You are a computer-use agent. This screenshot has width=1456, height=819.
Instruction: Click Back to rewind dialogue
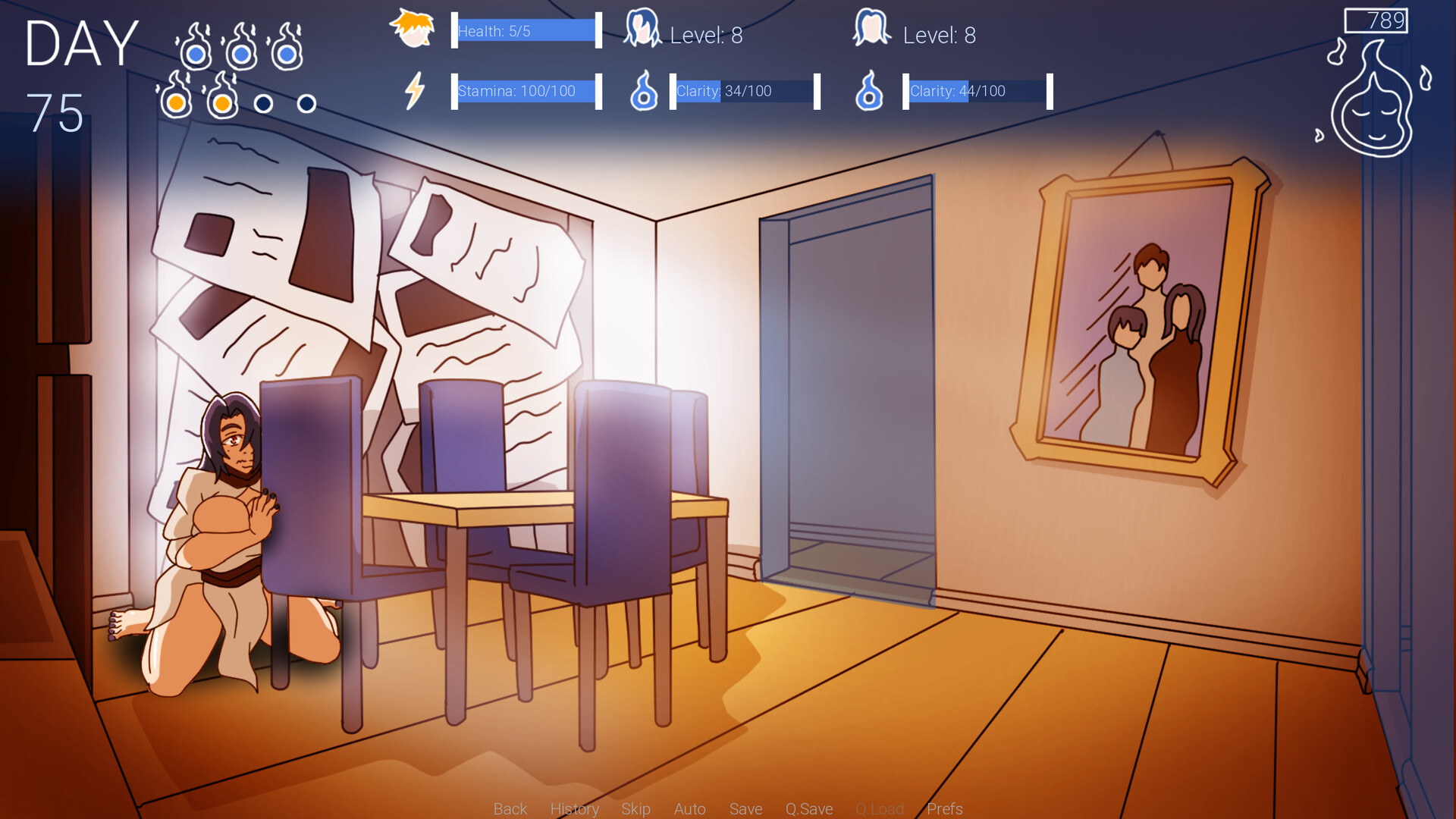point(510,808)
